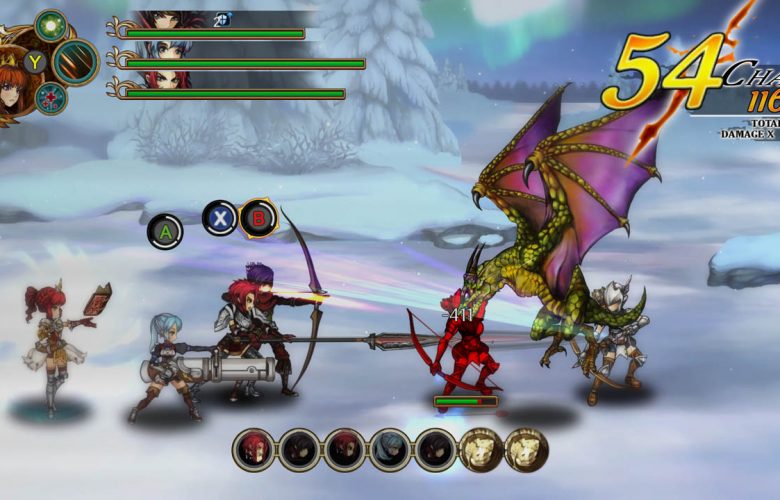Cast the green orb spell
The height and width of the screenshot is (500, 780).
(50, 24)
